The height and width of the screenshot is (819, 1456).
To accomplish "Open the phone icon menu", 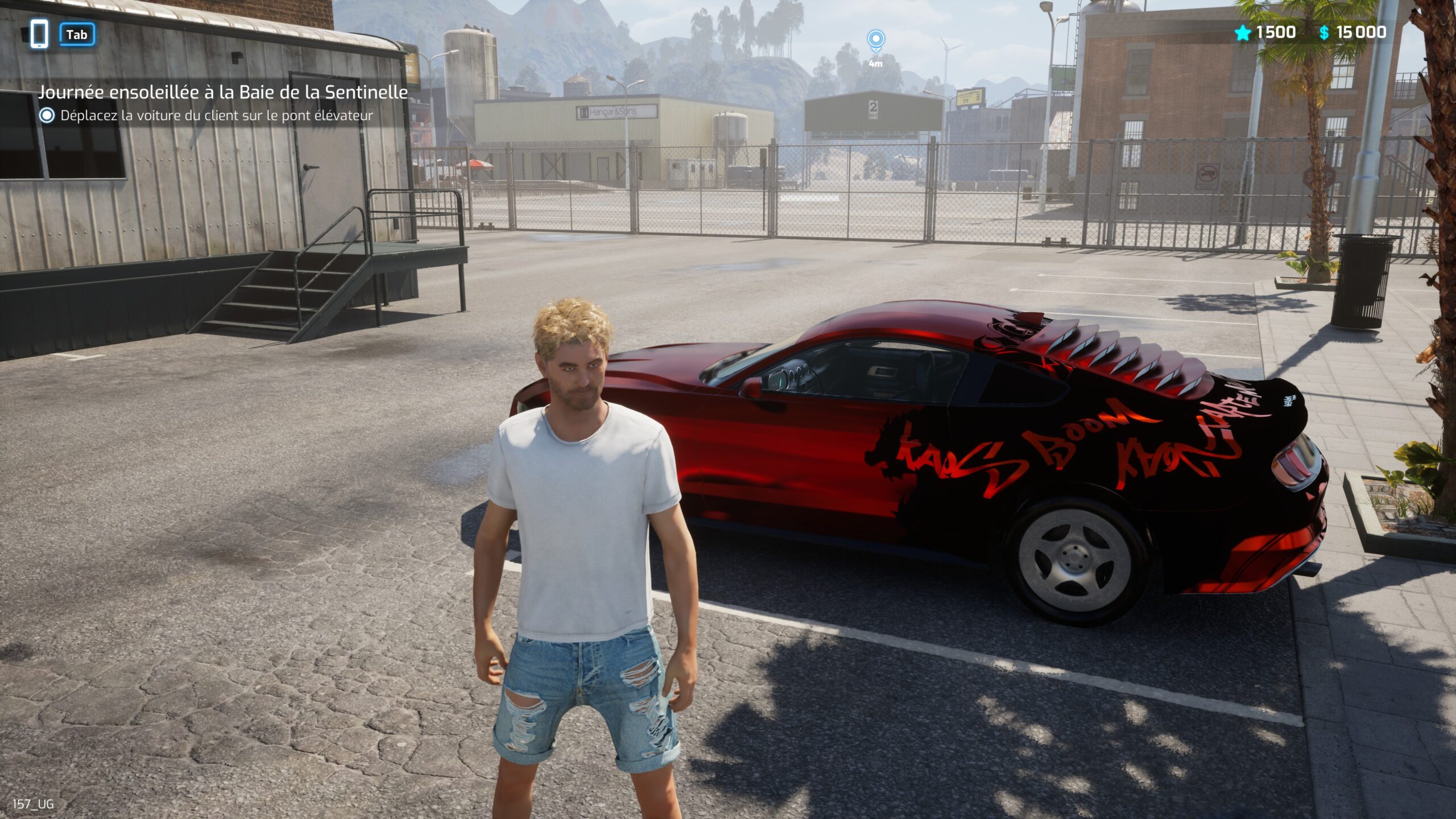I will click(39, 34).
